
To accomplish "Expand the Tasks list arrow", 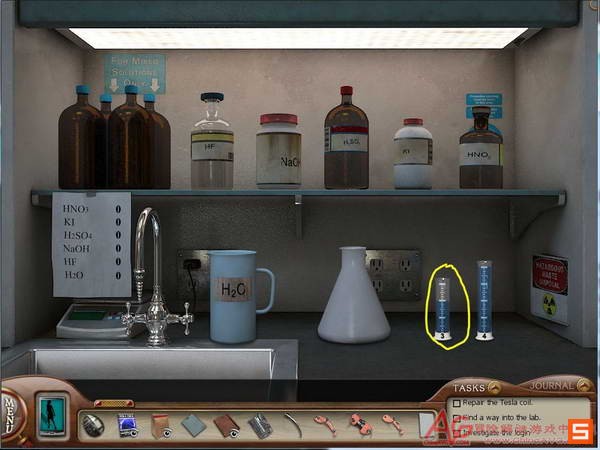I will pyautogui.click(x=494, y=387).
